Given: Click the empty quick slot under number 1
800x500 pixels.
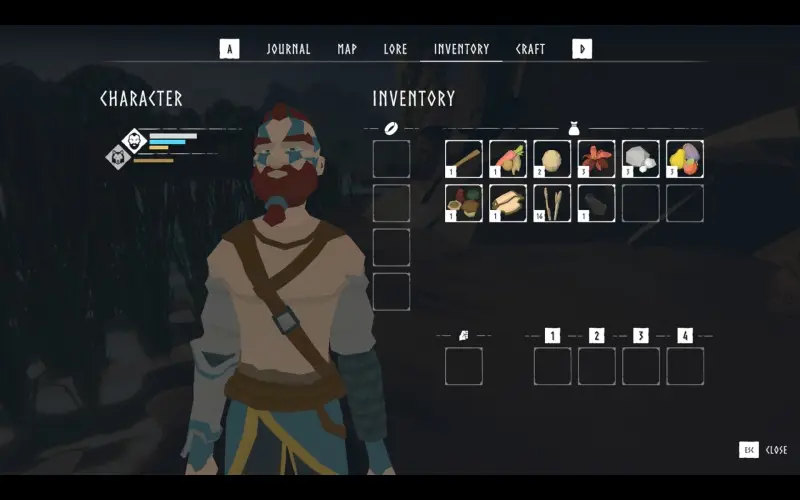Looking at the screenshot, I should point(552,366).
